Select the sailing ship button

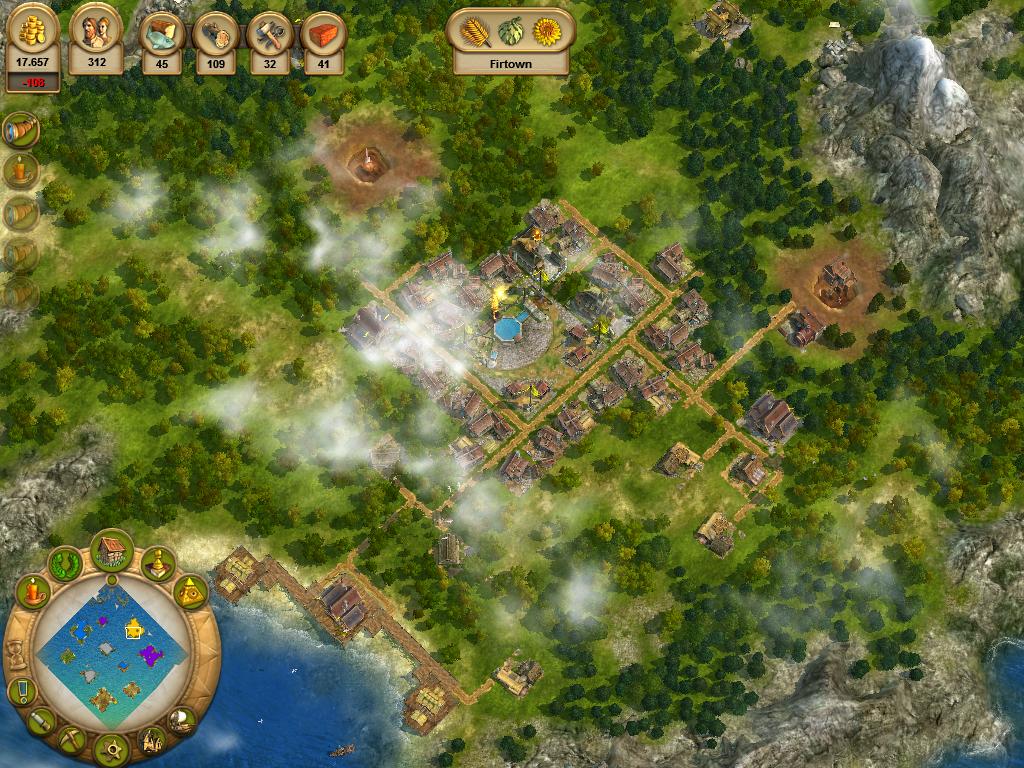[182, 718]
